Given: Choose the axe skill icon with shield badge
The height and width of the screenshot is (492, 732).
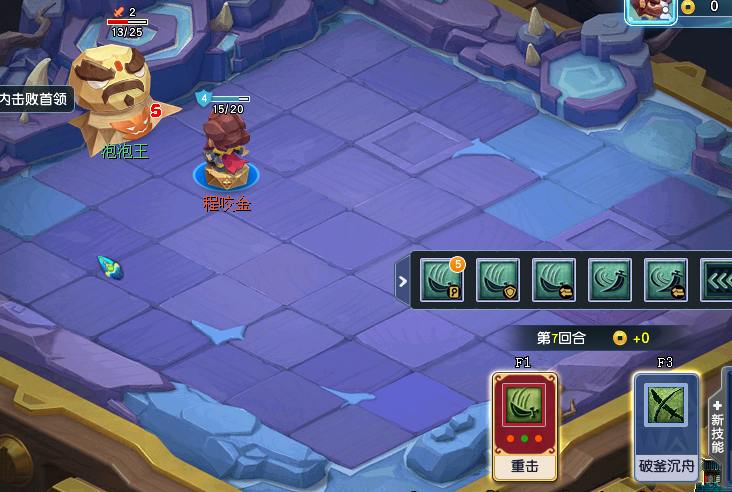Looking at the screenshot, I should click(x=497, y=280).
